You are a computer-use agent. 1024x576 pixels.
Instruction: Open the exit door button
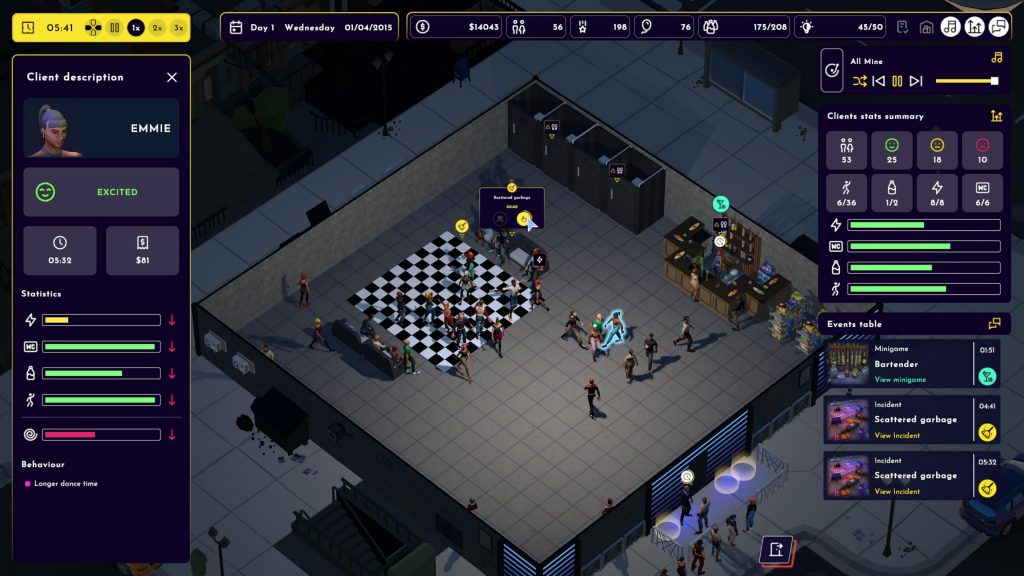coord(776,549)
